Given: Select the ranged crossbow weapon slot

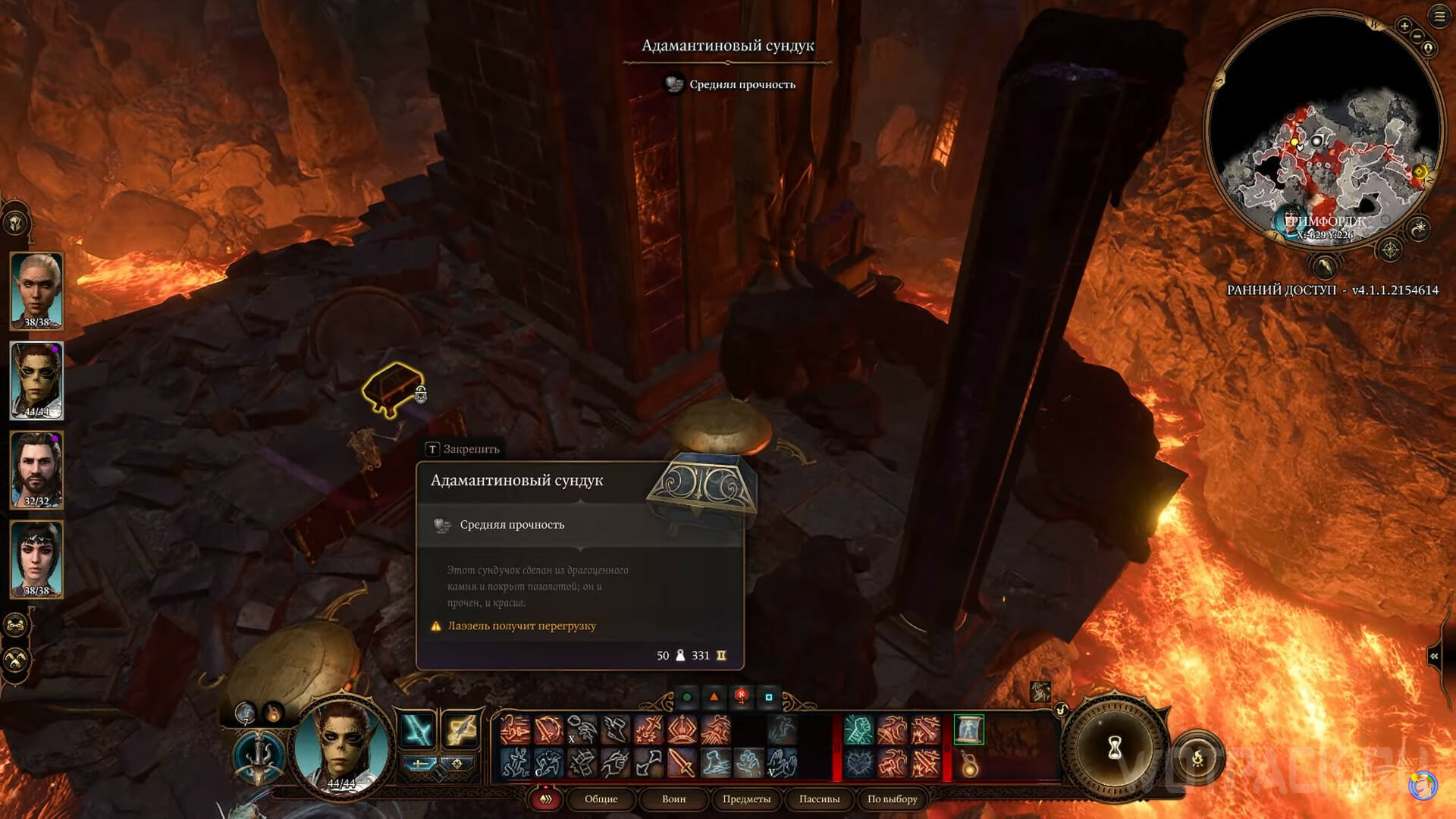Looking at the screenshot, I should [x=460, y=730].
